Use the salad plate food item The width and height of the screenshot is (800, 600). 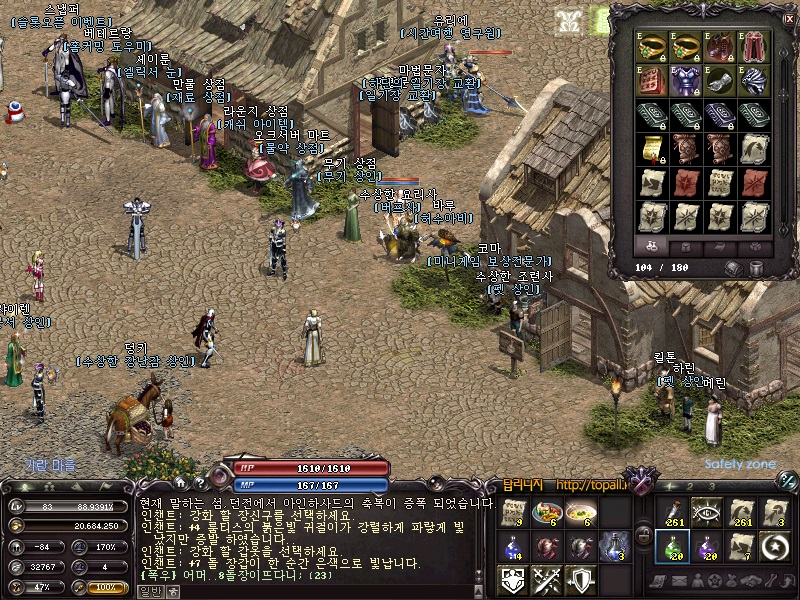tap(547, 513)
